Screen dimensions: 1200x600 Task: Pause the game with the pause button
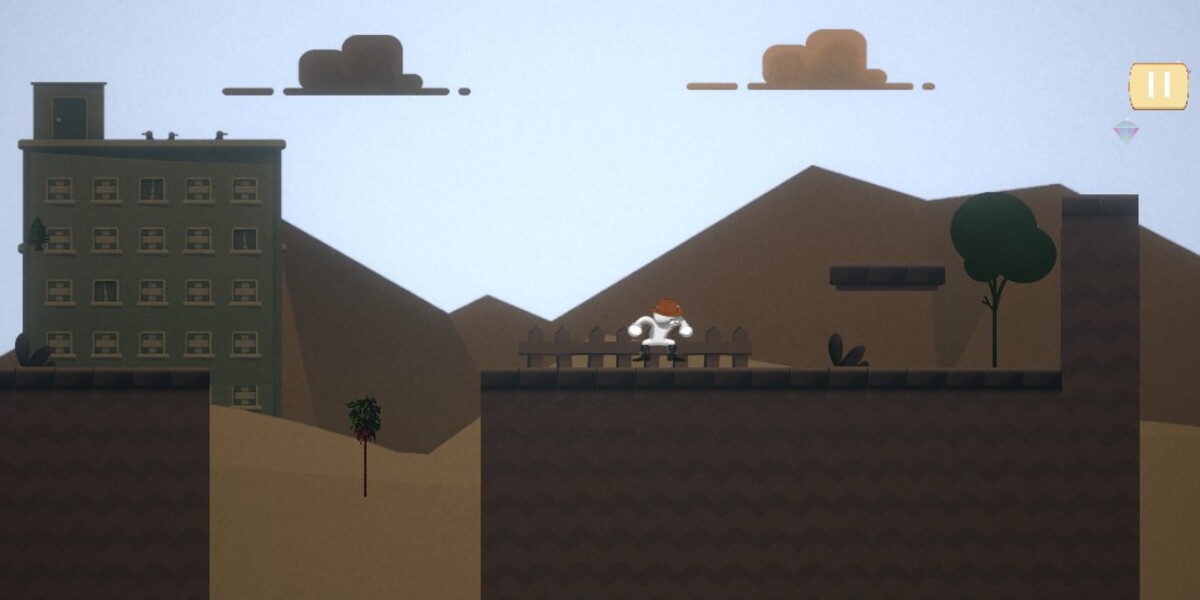click(x=1158, y=86)
